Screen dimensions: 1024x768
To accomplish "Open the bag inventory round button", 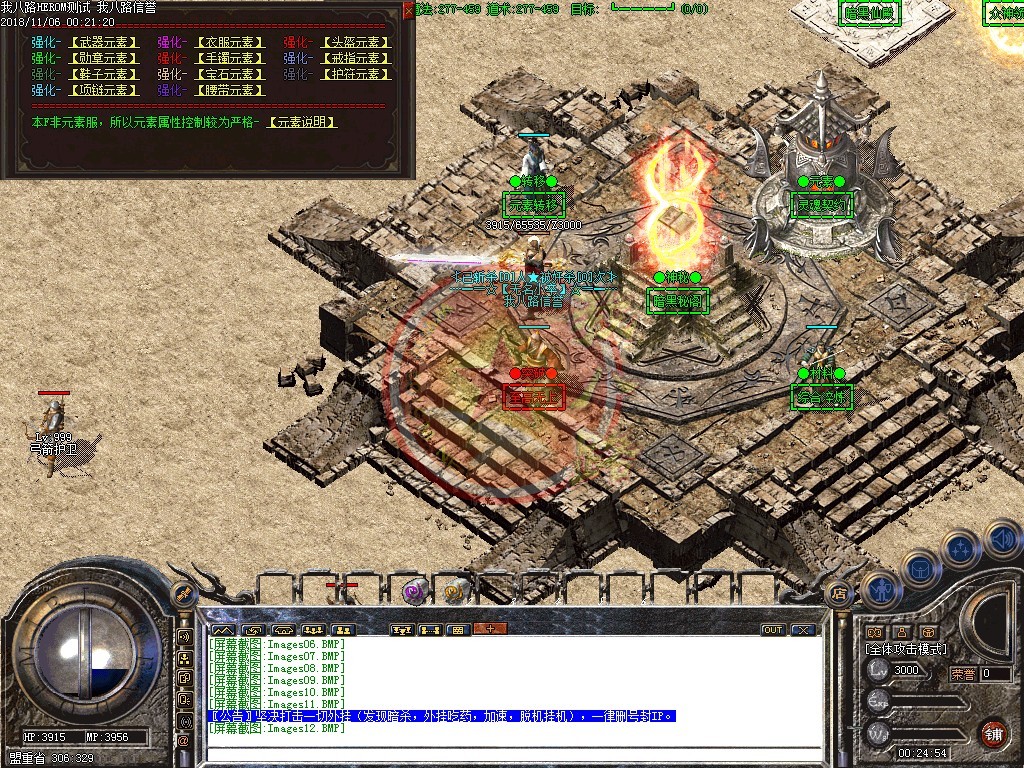I will coord(920,569).
